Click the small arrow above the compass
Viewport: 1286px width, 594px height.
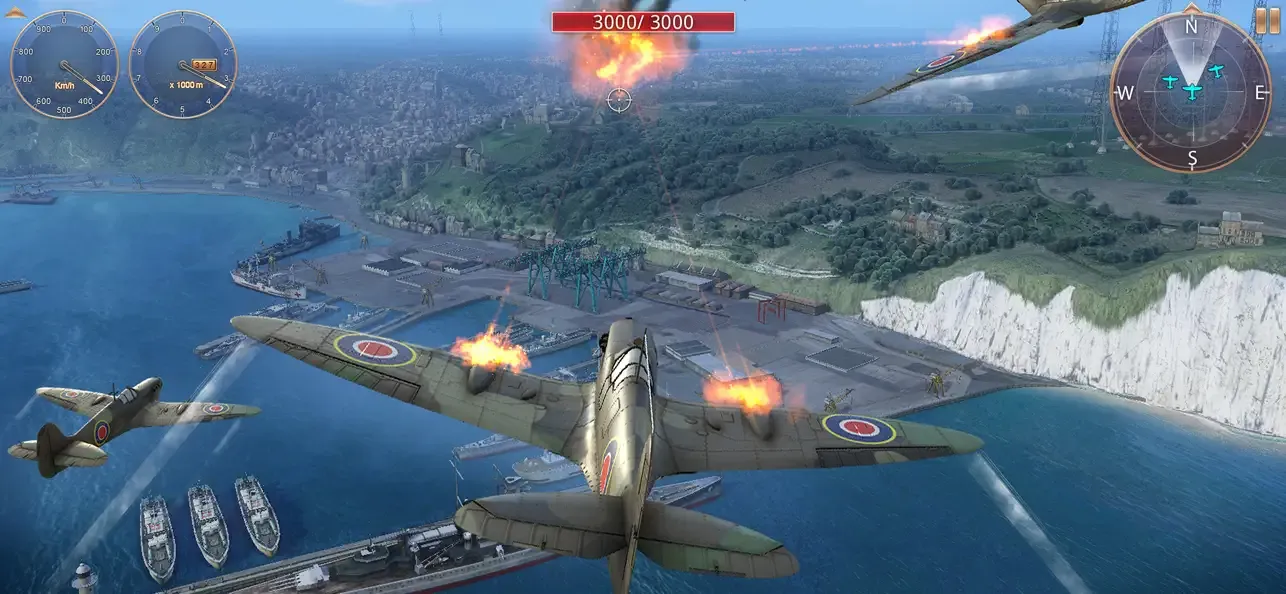[x=1191, y=7]
